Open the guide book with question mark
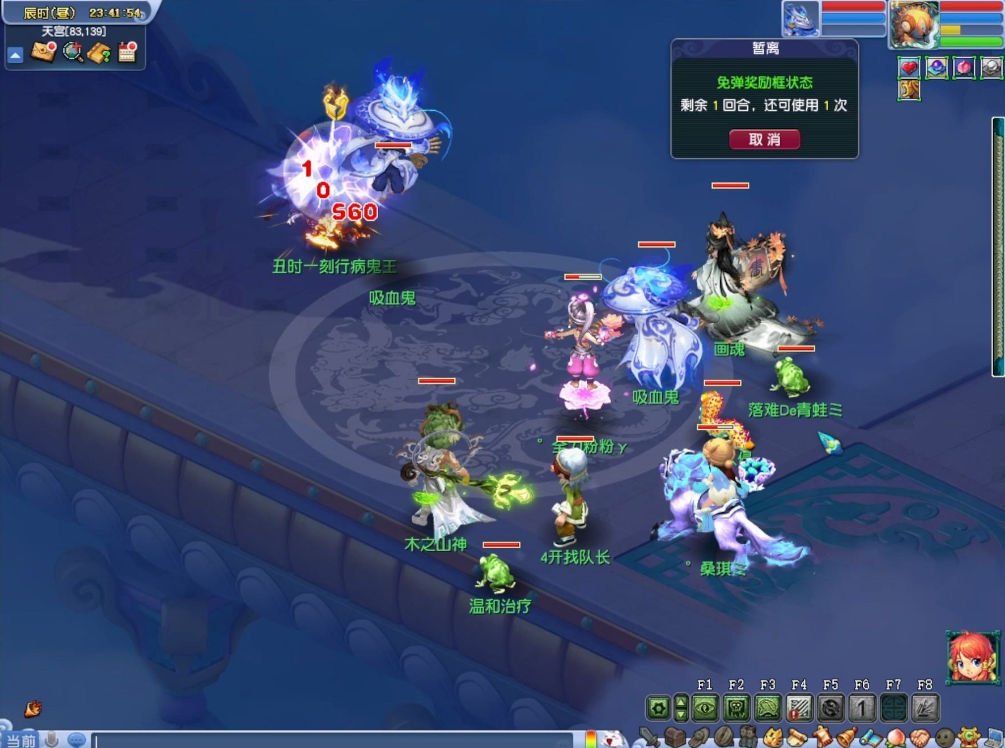This screenshot has height=748, width=1005. click(x=99, y=53)
